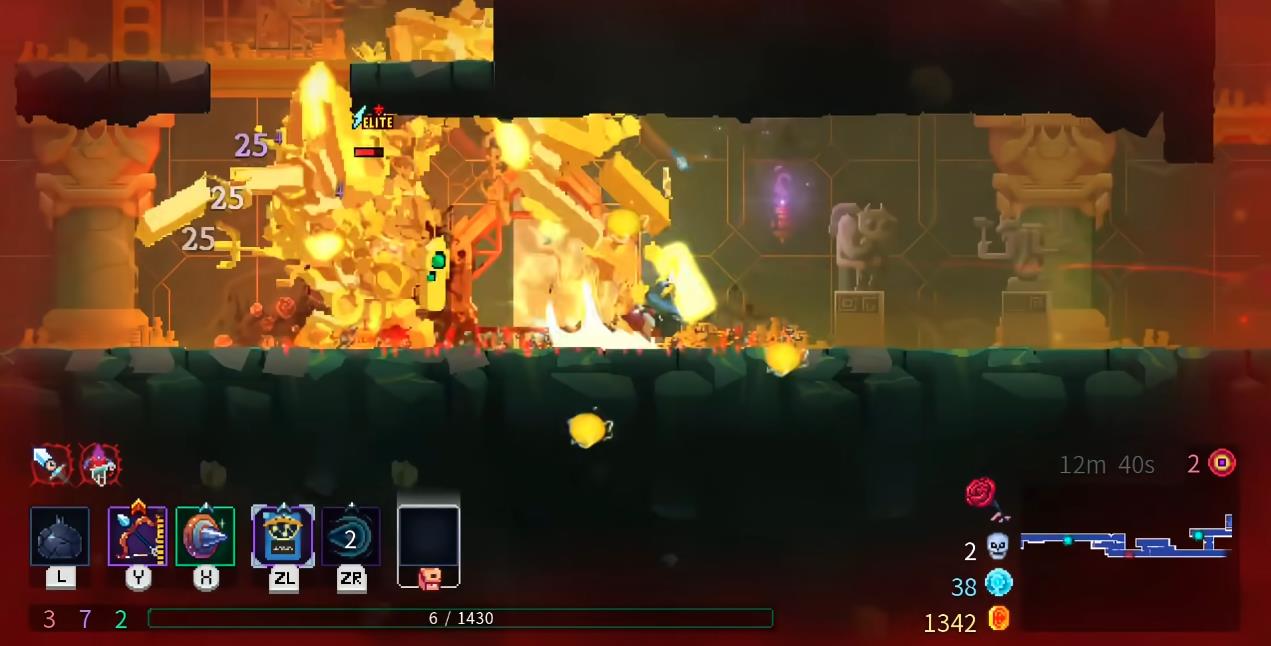1271x646 pixels.
Task: Click the blue cells currency icon
Action: click(x=998, y=583)
